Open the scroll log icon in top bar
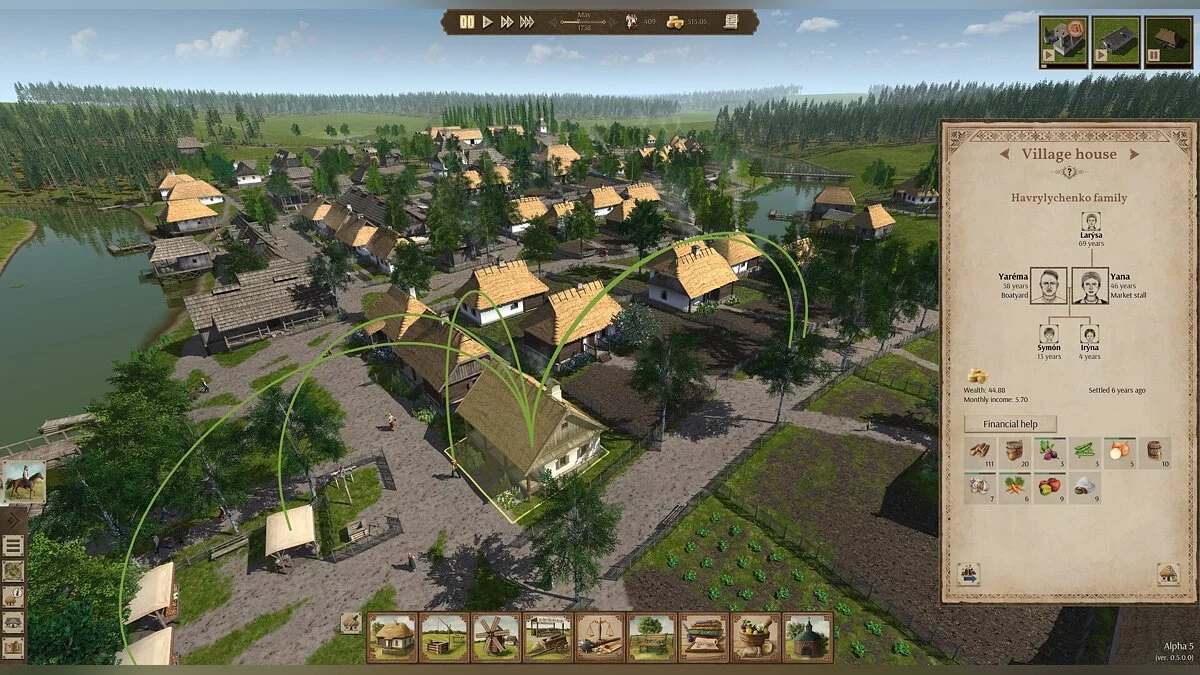 pos(731,21)
